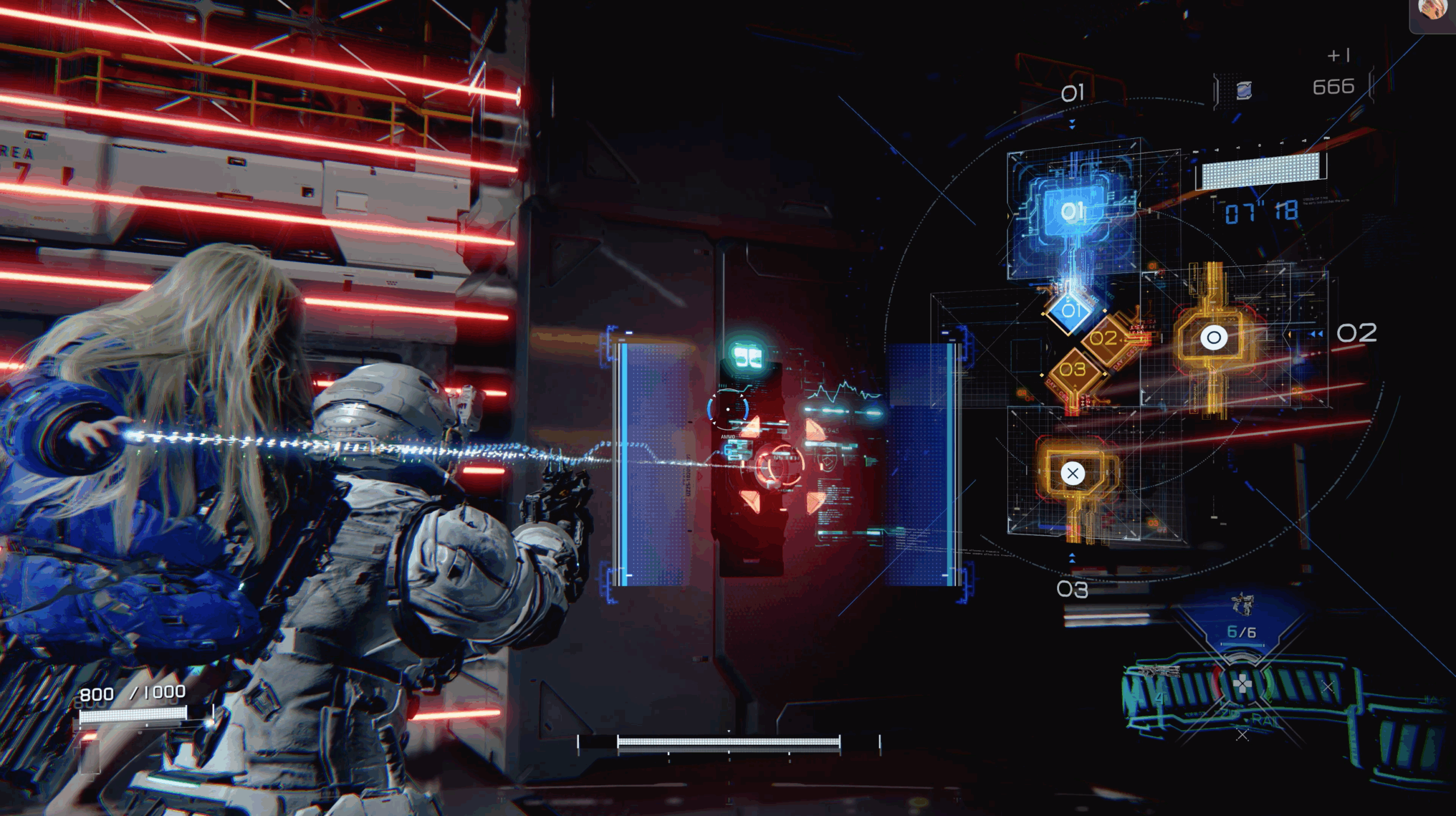Select the handgun in the weapon wheel
Image resolution: width=1456 pixels, height=816 pixels.
click(x=1243, y=604)
